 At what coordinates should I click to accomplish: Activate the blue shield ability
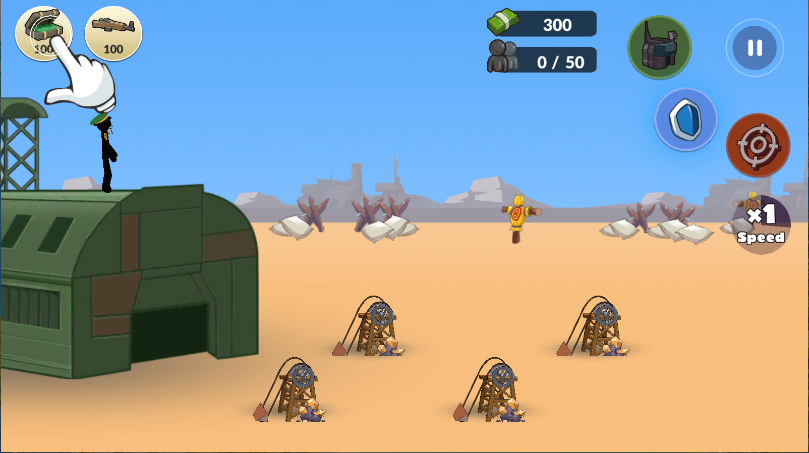pyautogui.click(x=686, y=120)
